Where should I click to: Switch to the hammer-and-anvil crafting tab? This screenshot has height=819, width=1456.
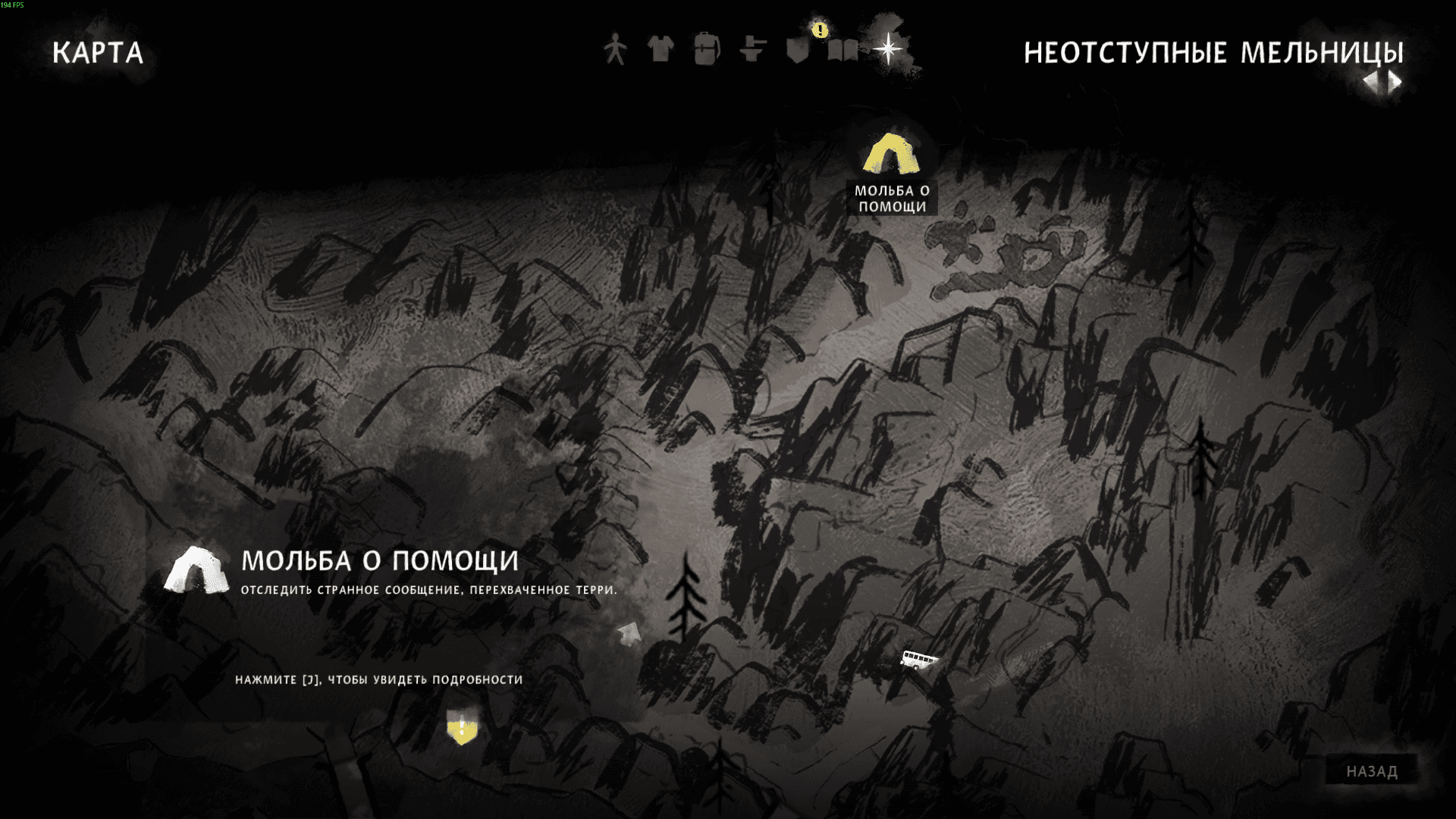(x=752, y=50)
